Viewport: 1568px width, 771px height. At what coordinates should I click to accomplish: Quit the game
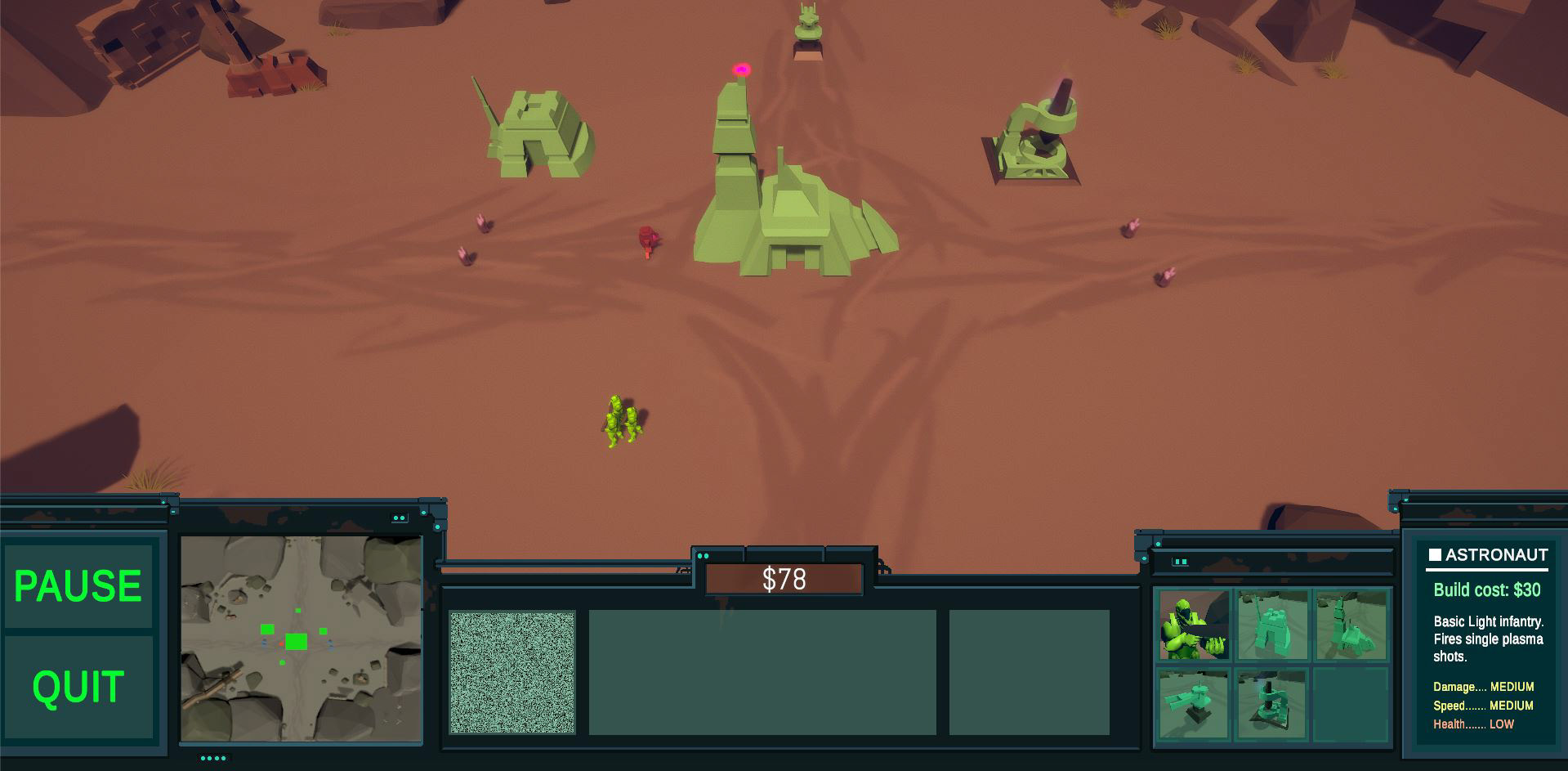[x=78, y=686]
